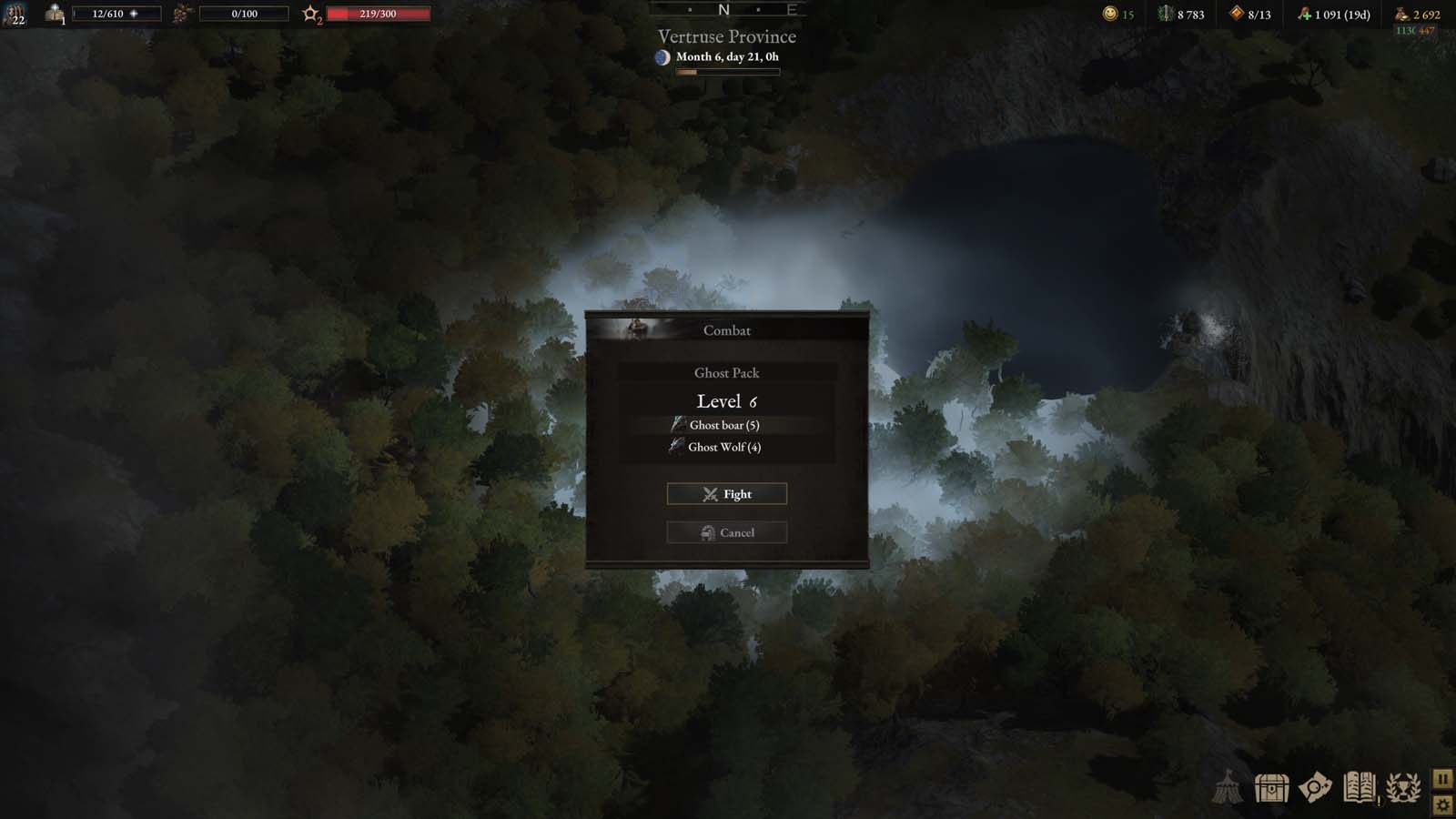Click the Combat window title banner
The image size is (1456, 819).
coord(725,330)
